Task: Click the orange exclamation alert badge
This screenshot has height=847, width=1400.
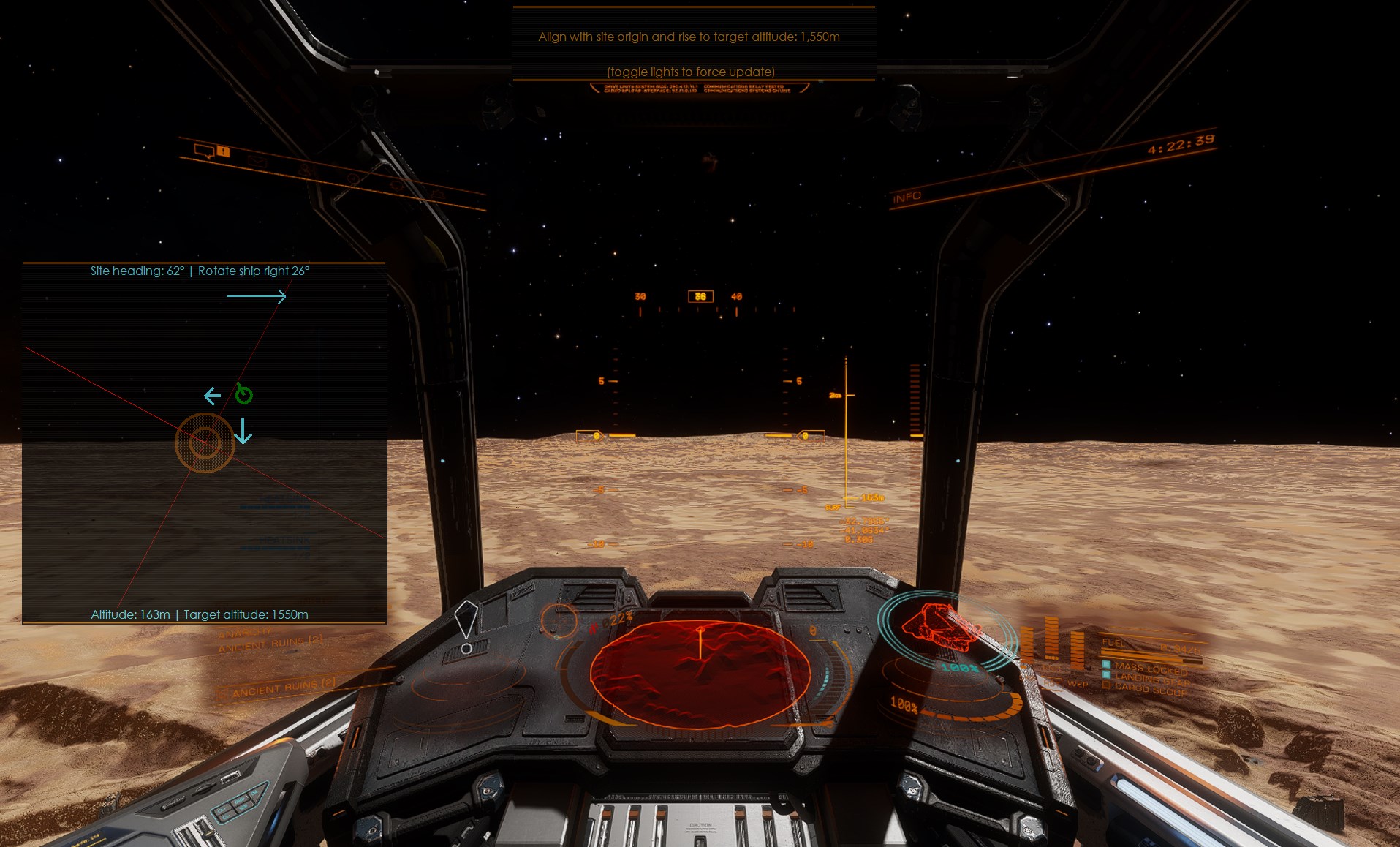Action: point(224,151)
